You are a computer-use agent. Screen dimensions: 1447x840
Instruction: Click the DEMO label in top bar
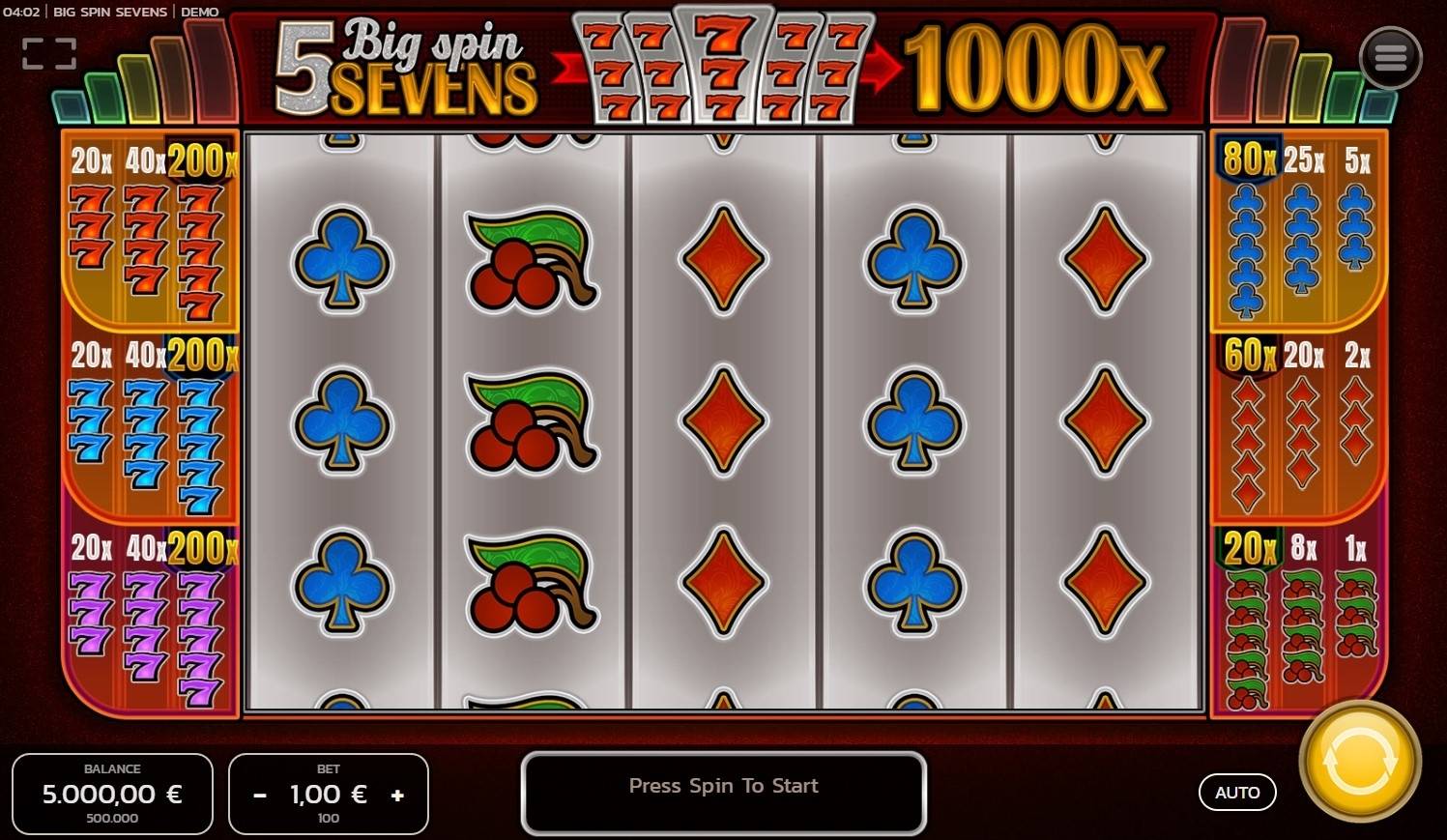[200, 12]
